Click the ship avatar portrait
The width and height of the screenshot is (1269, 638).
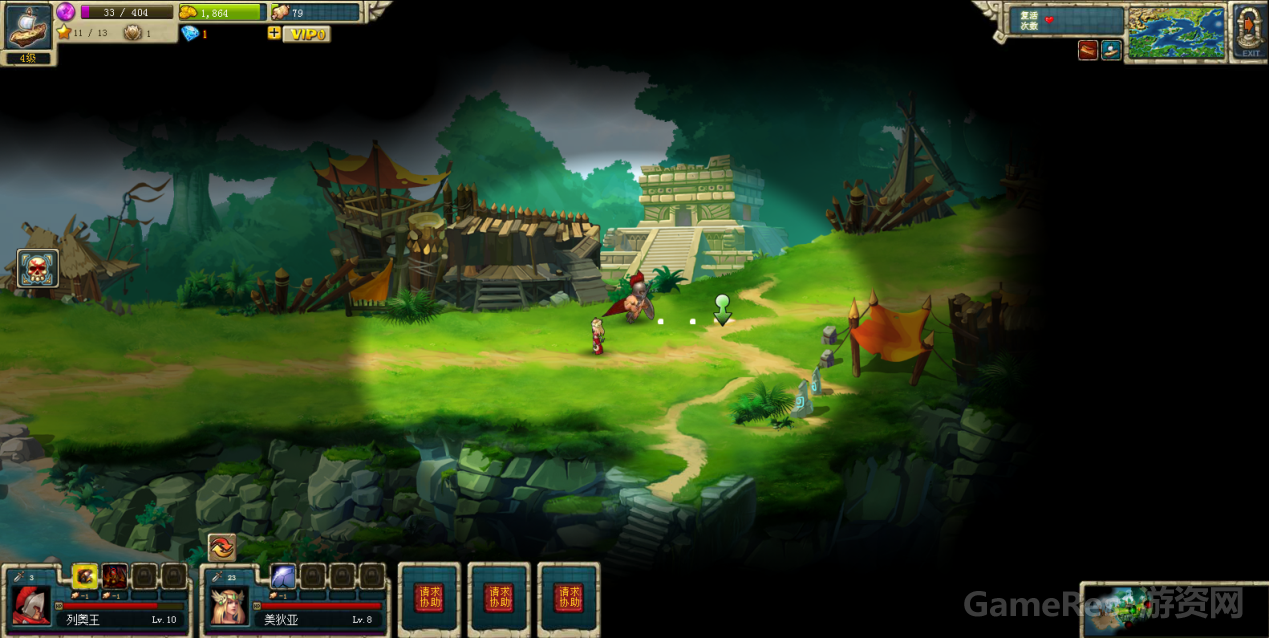(x=28, y=26)
